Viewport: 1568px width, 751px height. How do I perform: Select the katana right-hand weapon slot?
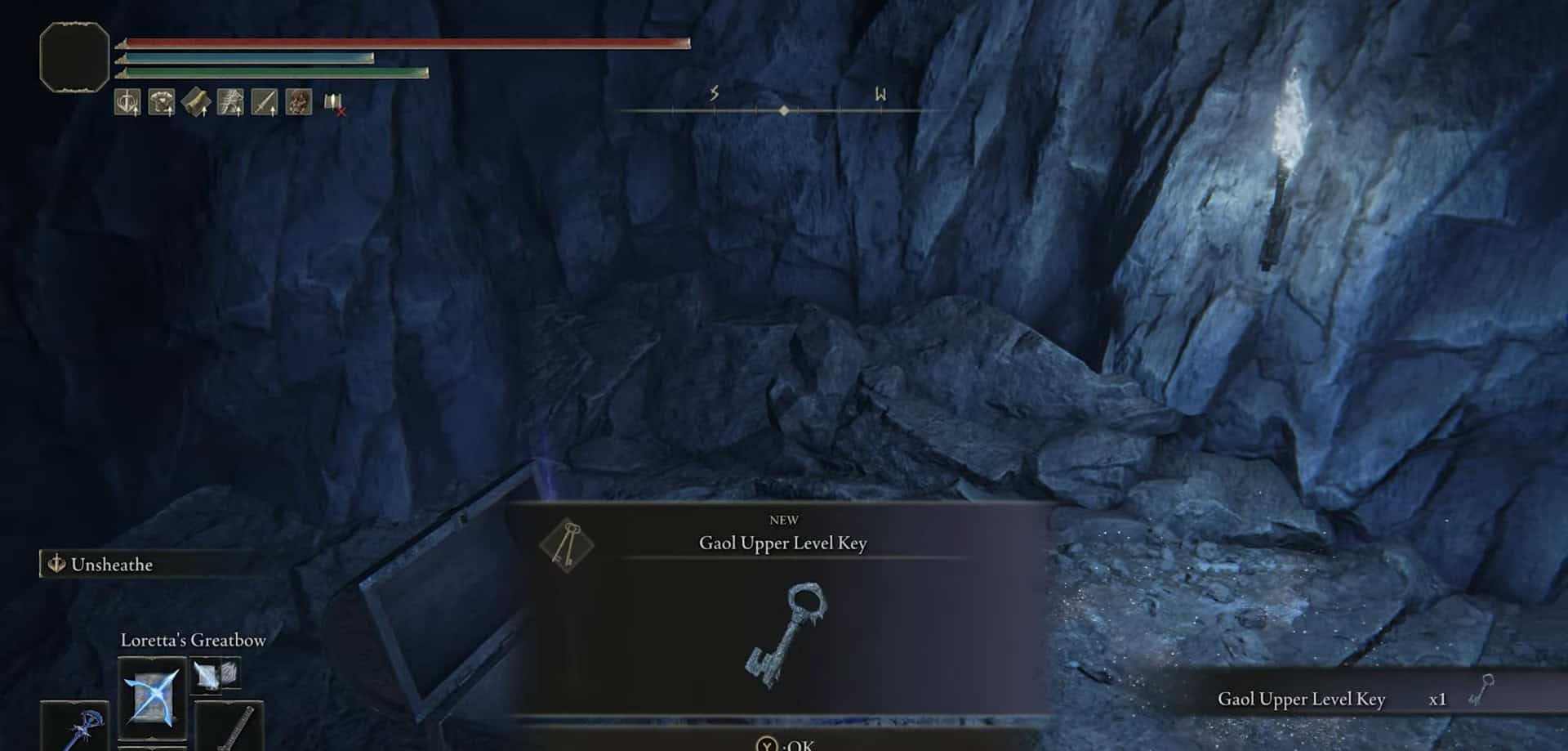[x=229, y=726]
